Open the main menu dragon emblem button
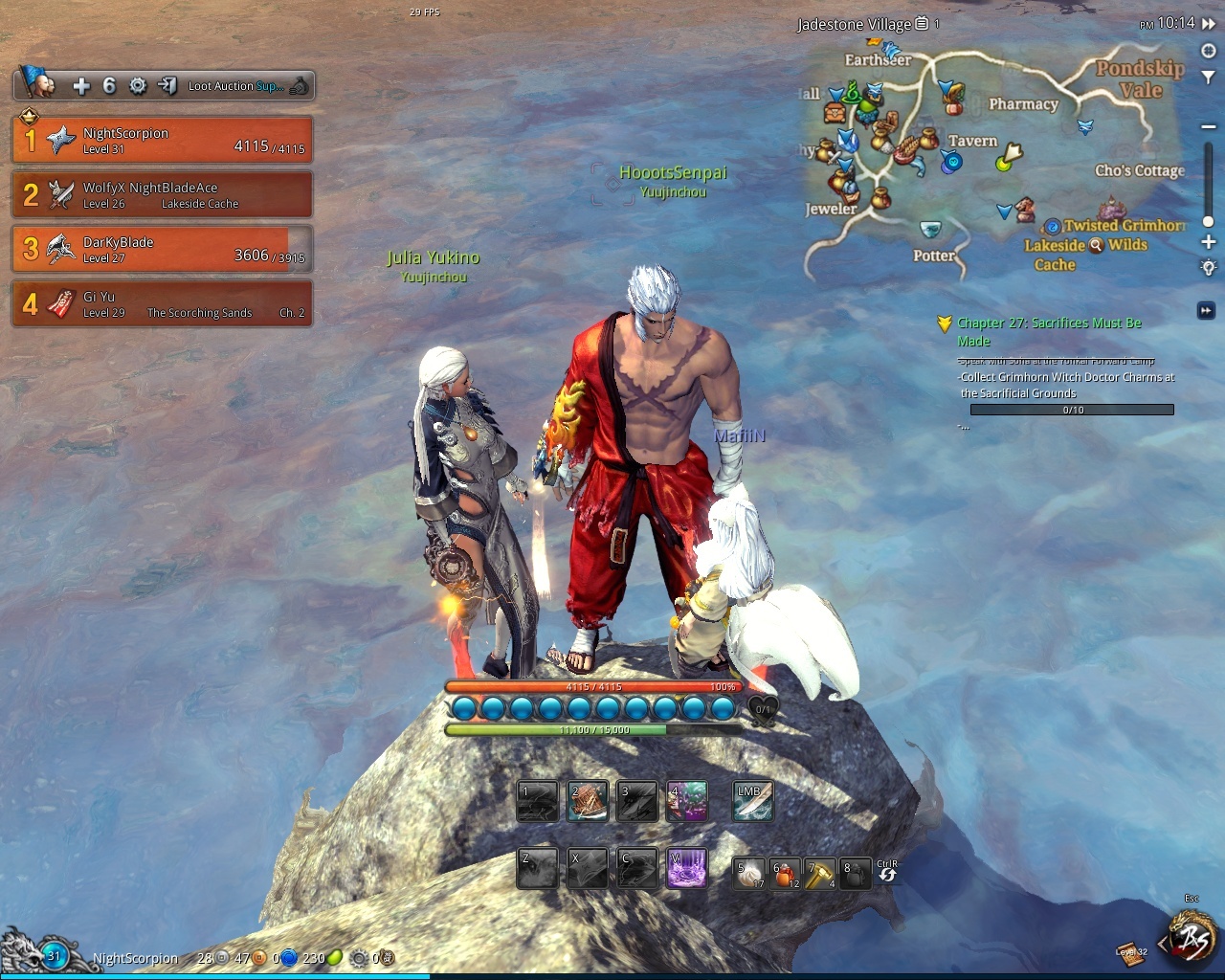 [1192, 938]
